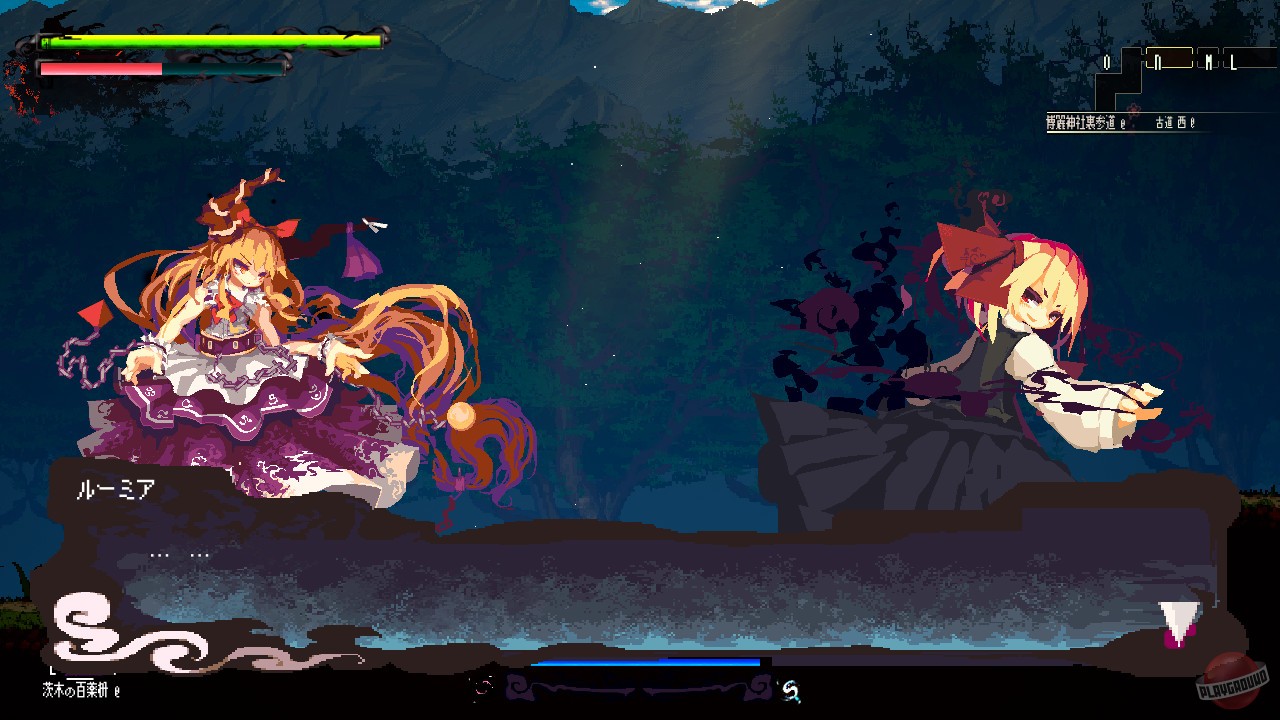
Task: Click the dialogue advance arrow
Action: (1178, 622)
